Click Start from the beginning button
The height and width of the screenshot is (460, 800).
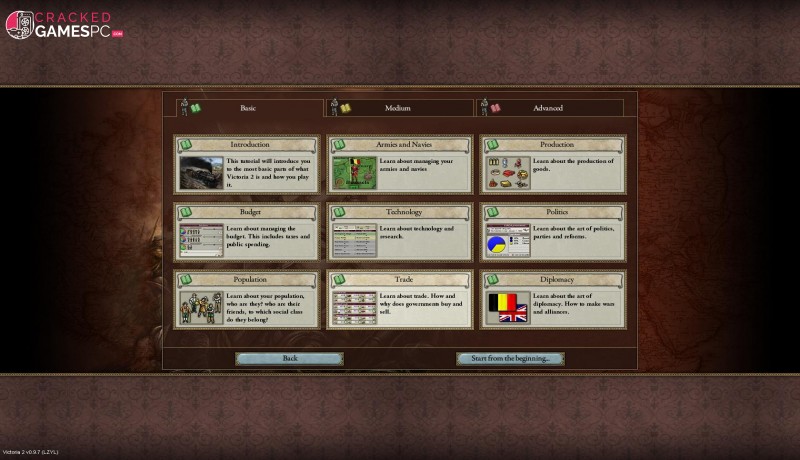pyautogui.click(x=510, y=358)
